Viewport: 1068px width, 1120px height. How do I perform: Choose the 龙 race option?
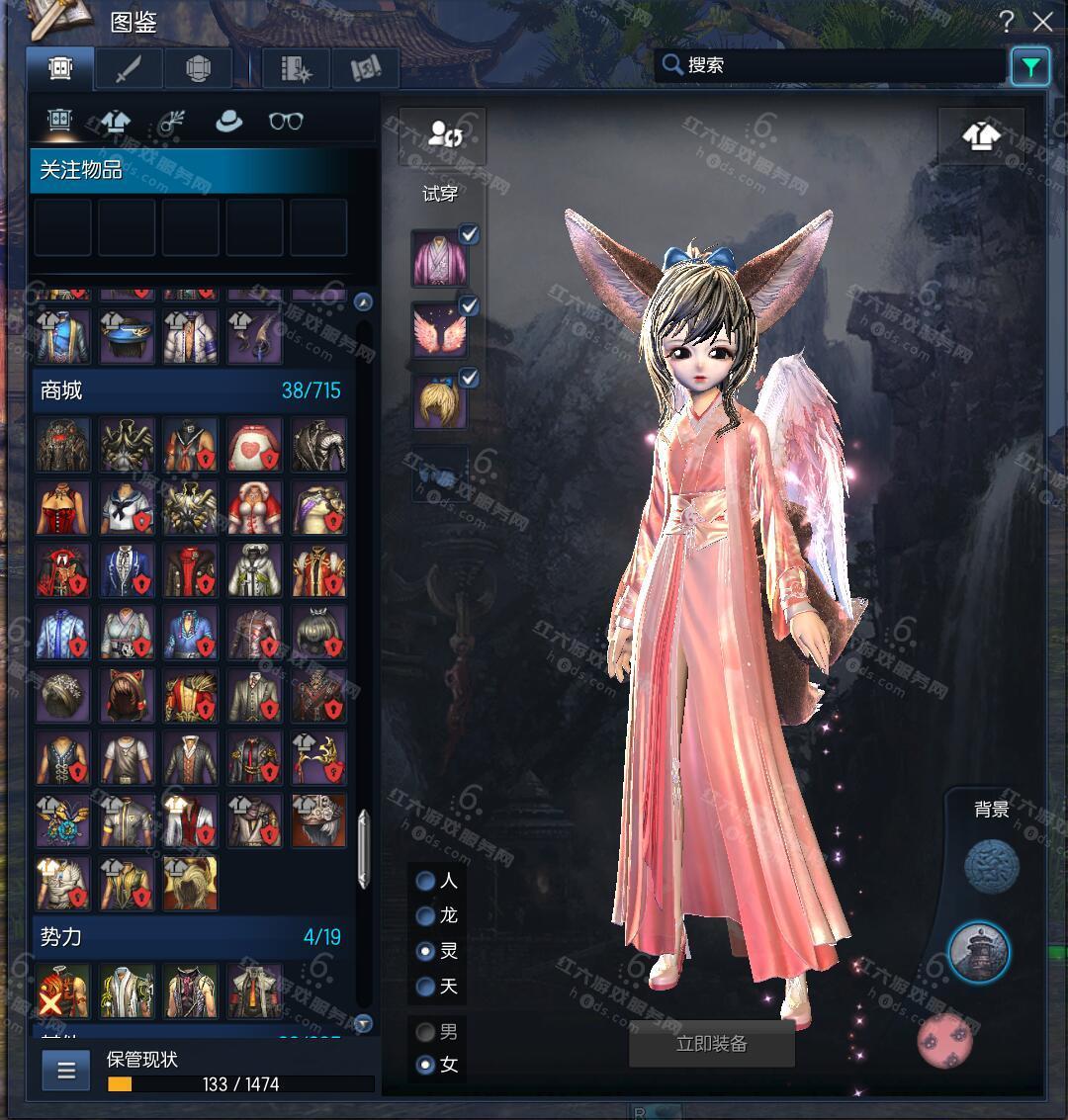point(426,915)
